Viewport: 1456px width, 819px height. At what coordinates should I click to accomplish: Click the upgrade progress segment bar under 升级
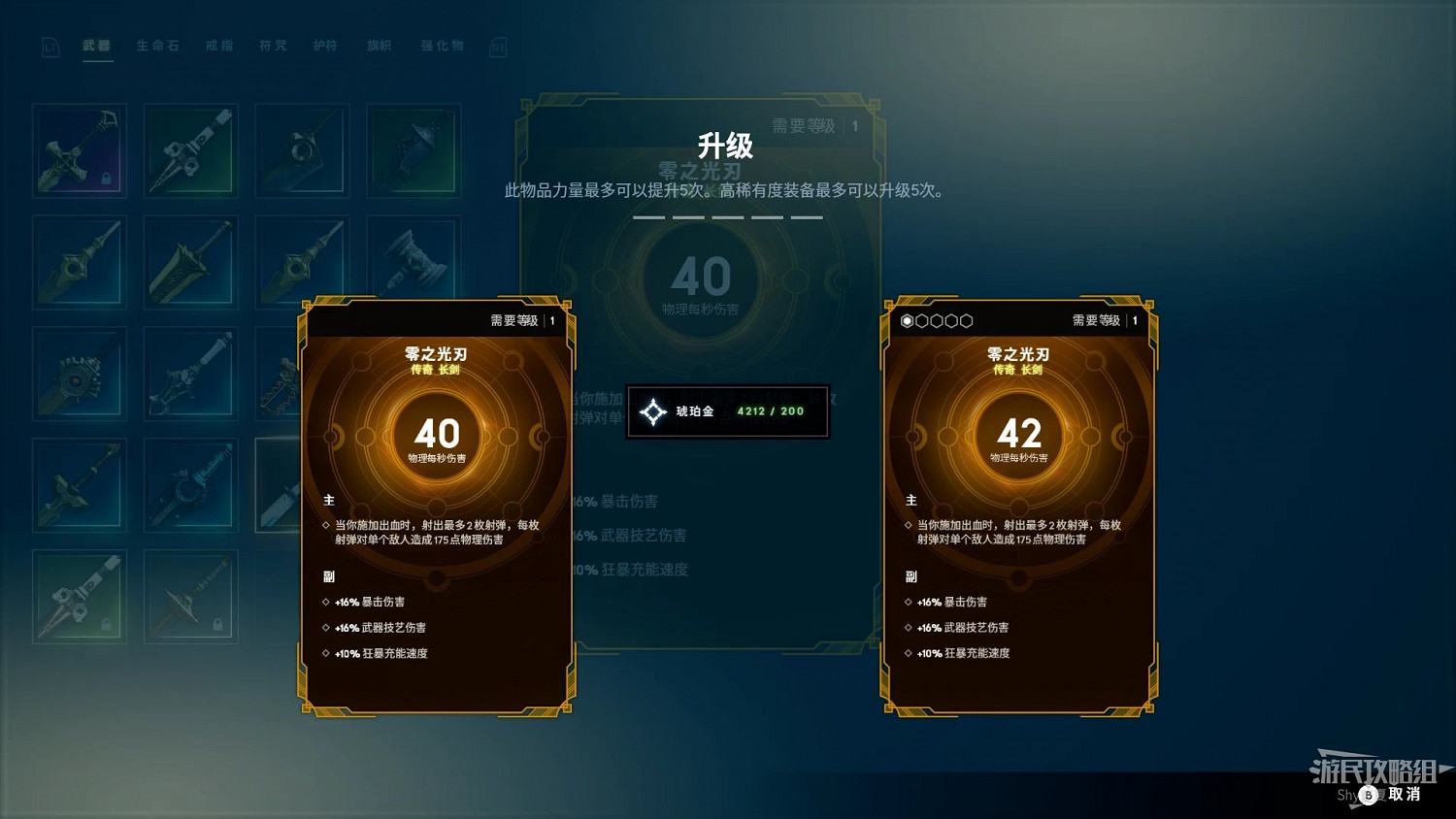[728, 217]
